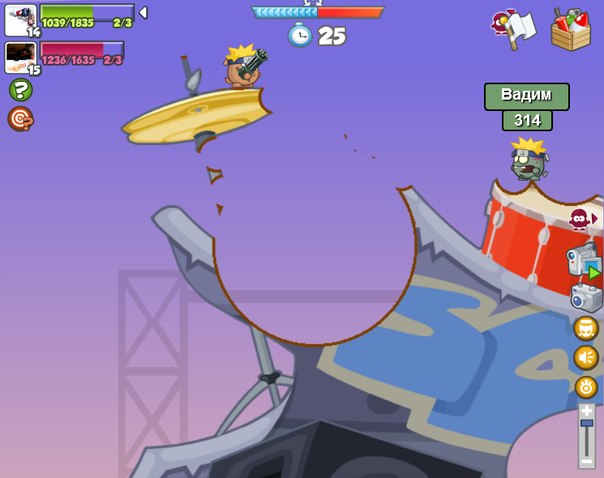Open the green question mark help
This screenshot has width=604, height=478.
tap(20, 90)
